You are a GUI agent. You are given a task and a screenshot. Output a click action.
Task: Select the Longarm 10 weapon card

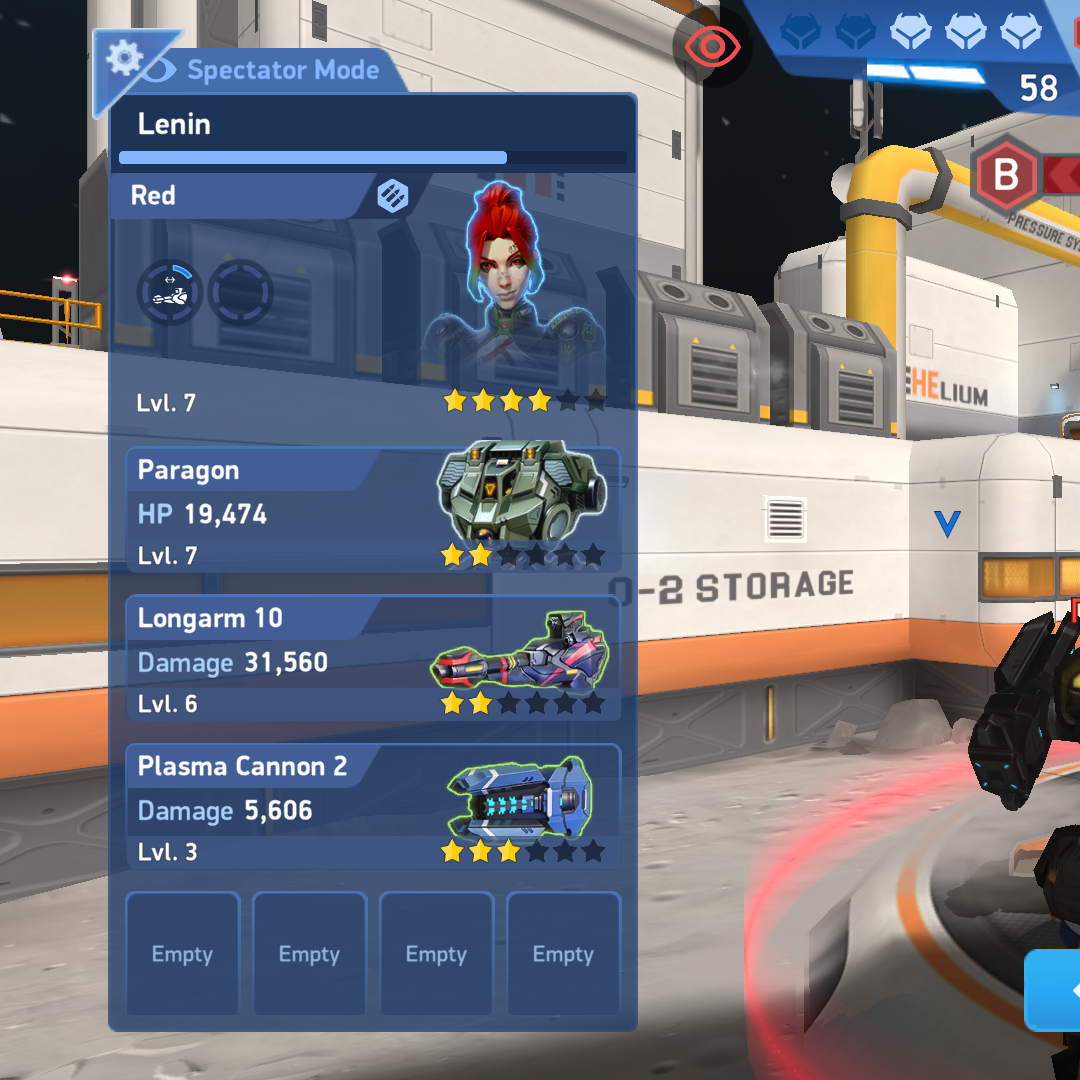pyautogui.click(x=372, y=659)
